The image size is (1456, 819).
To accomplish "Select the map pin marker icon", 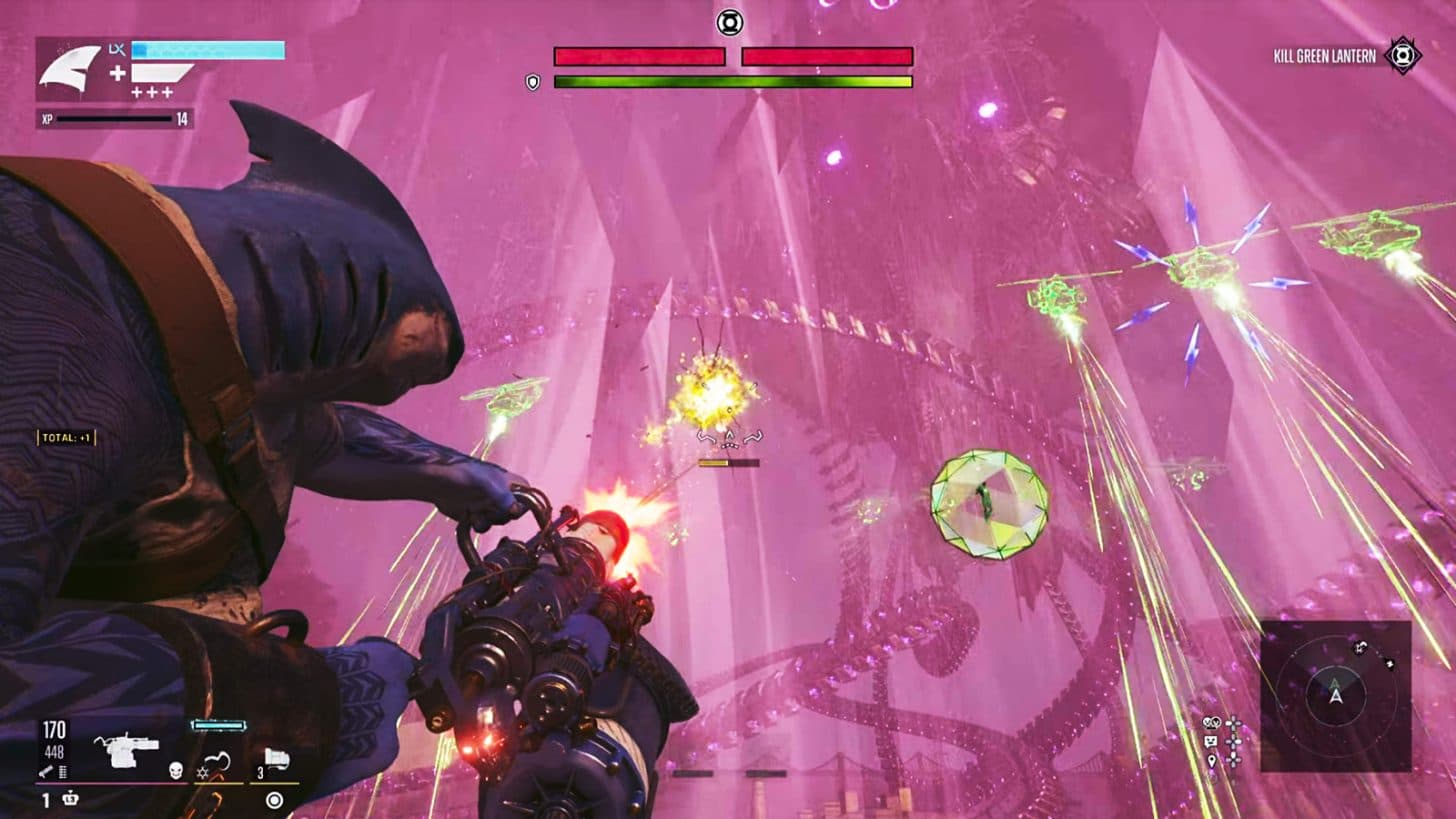I will point(1212,760).
